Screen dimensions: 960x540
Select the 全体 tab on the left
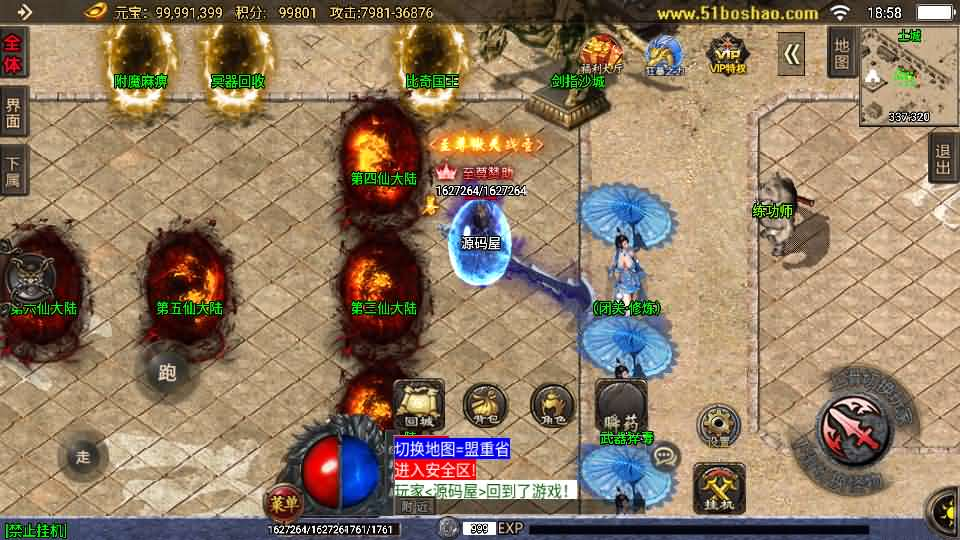pos(13,53)
